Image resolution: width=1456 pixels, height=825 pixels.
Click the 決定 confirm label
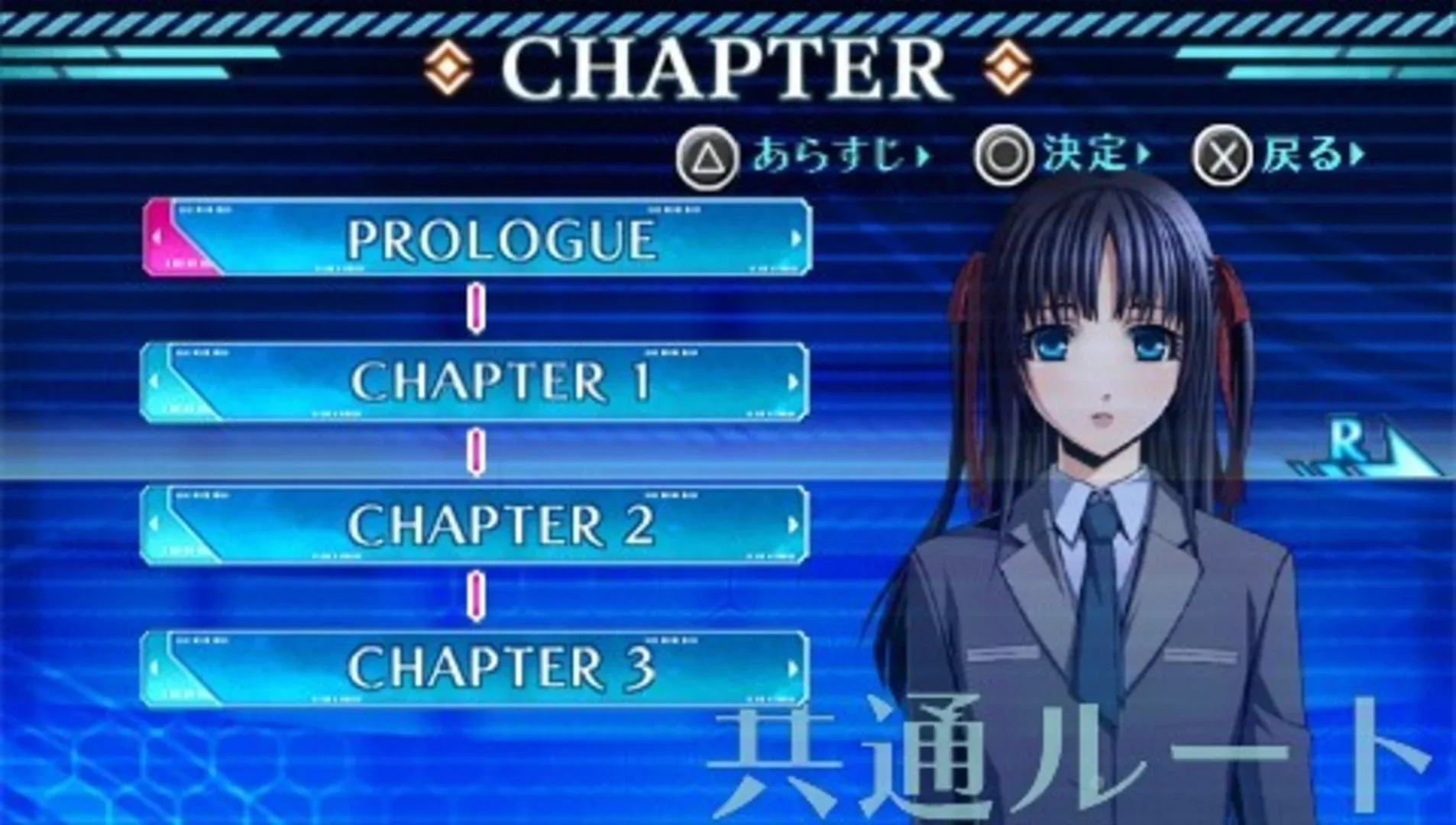[1081, 155]
